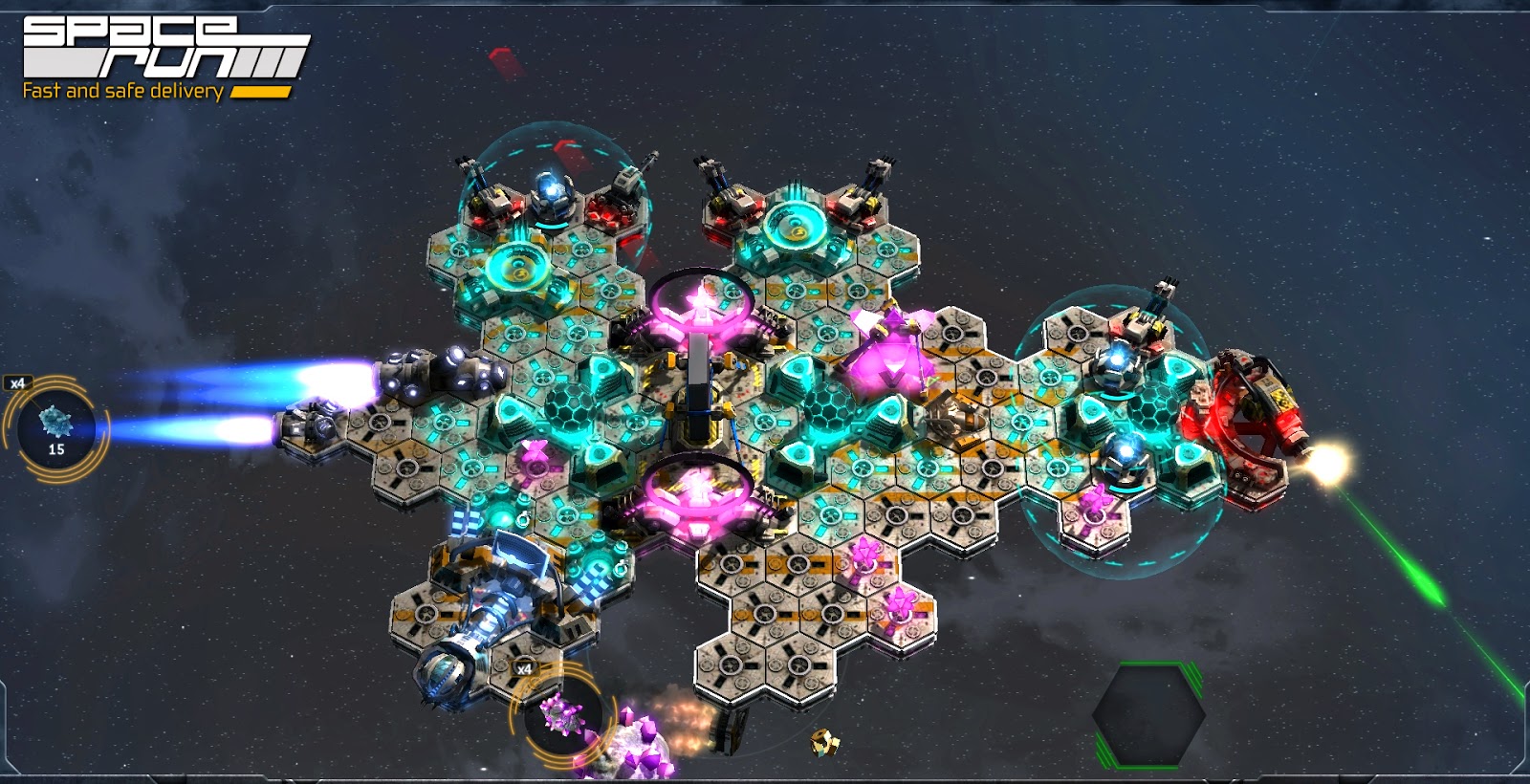Screen dimensions: 1530x784
Task: Click the Fast and safe delivery tagline text
Action: tap(122, 88)
